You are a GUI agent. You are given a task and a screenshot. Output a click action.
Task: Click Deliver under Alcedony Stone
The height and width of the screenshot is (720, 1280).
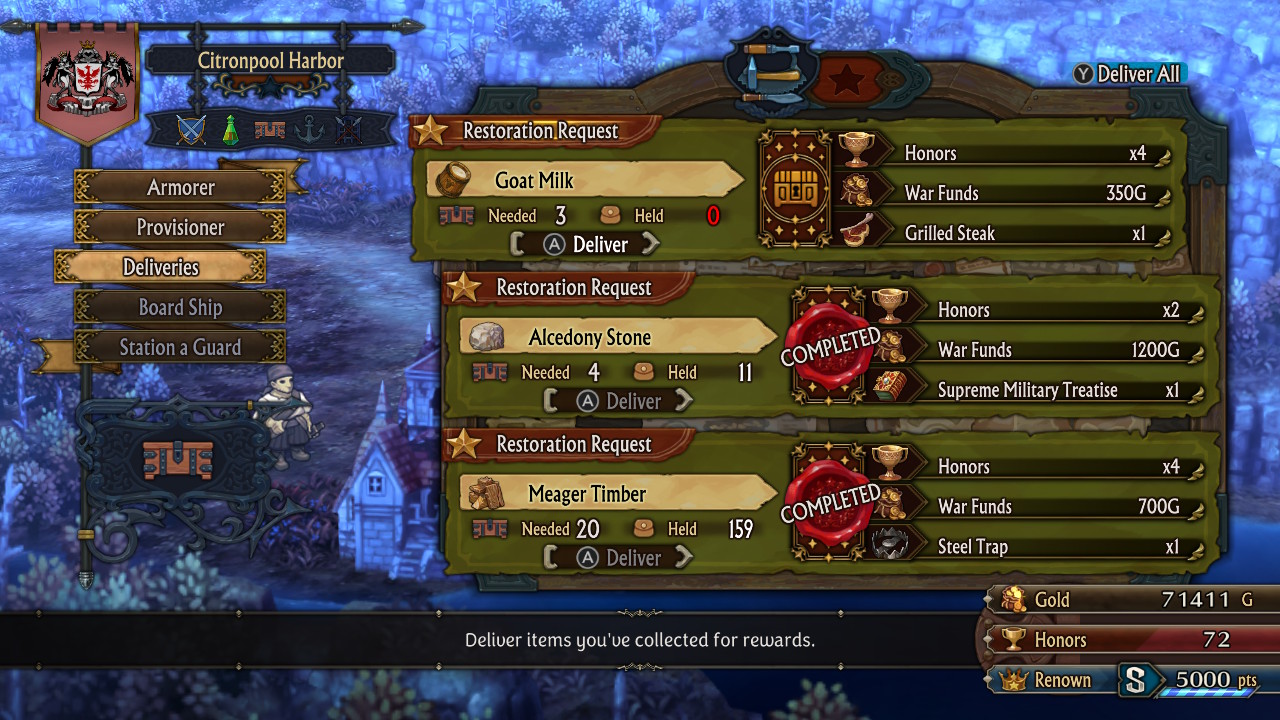tap(619, 401)
